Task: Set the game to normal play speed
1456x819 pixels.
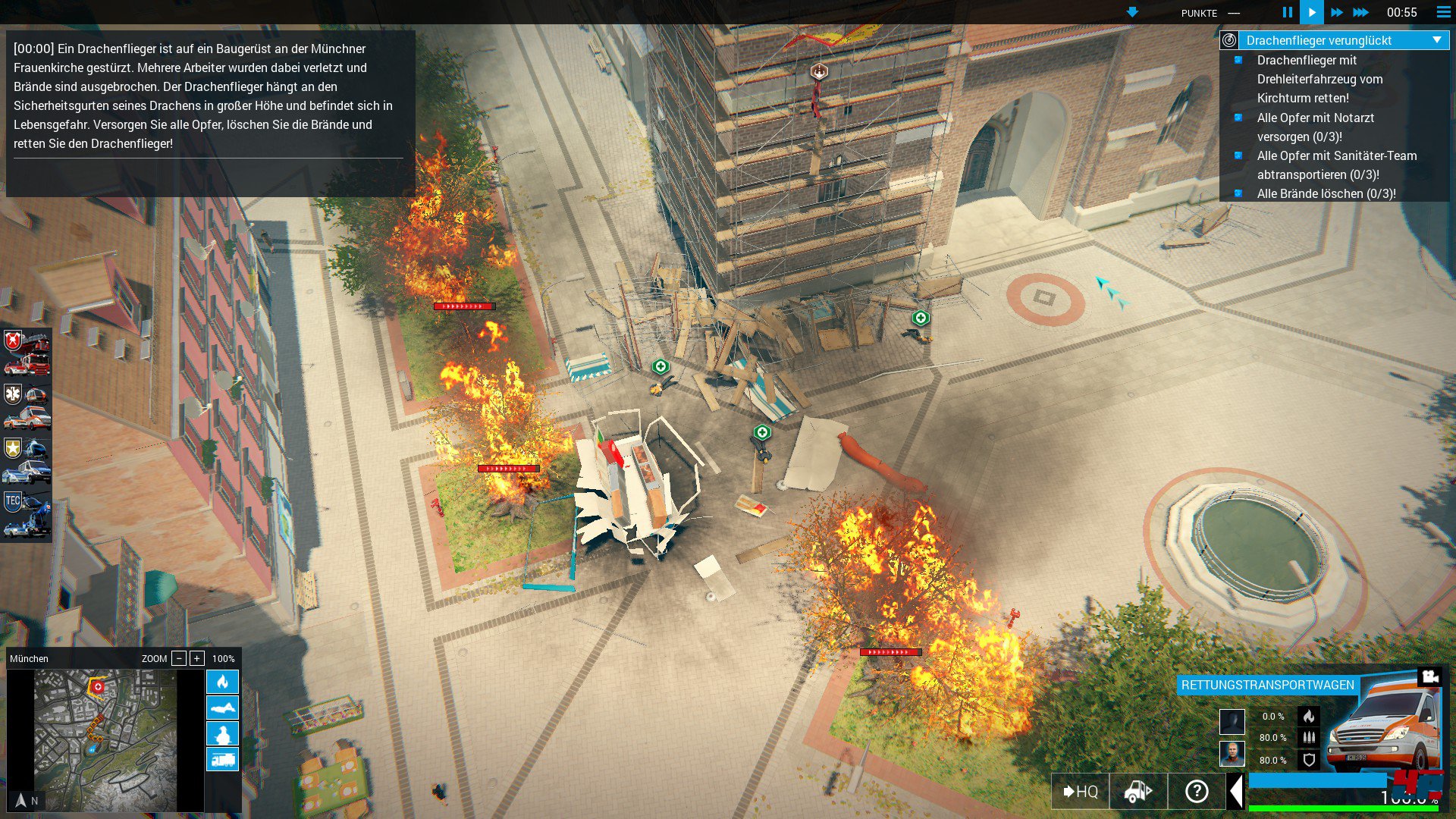Action: click(x=1311, y=12)
